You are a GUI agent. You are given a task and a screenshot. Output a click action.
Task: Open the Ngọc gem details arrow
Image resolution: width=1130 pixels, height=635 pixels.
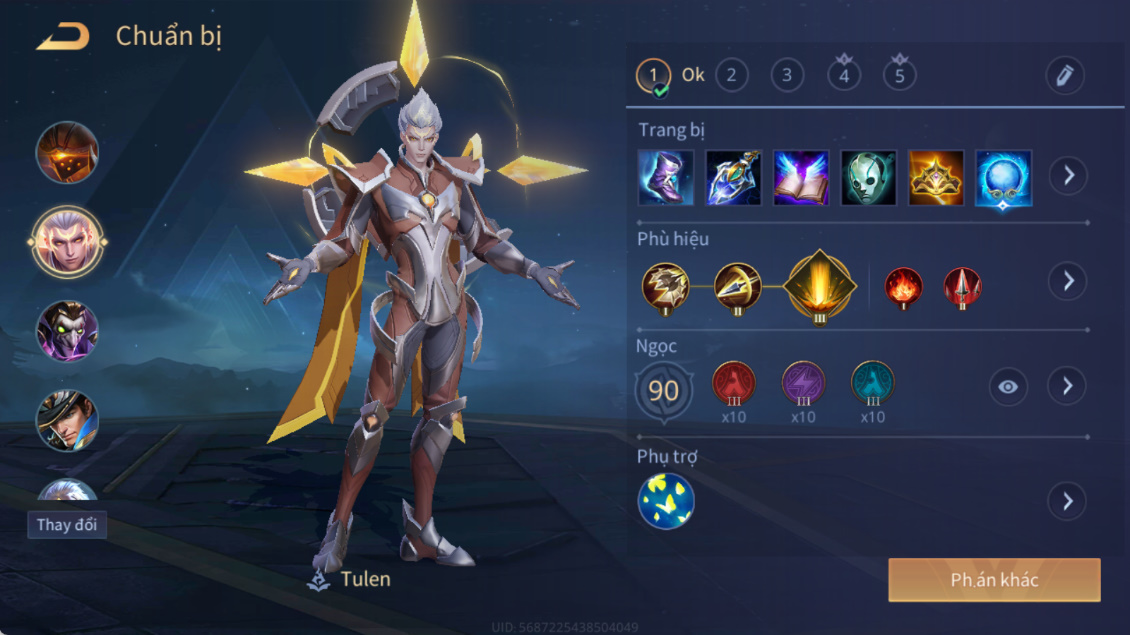1068,385
